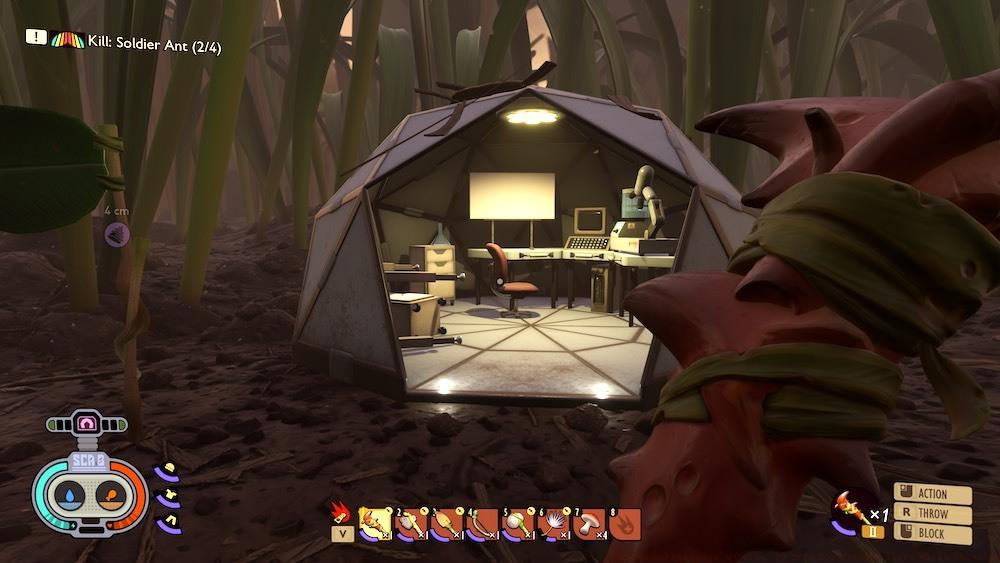The height and width of the screenshot is (563, 1000).
Task: Select the dandelion tuft in slot 6
Action: tap(553, 522)
